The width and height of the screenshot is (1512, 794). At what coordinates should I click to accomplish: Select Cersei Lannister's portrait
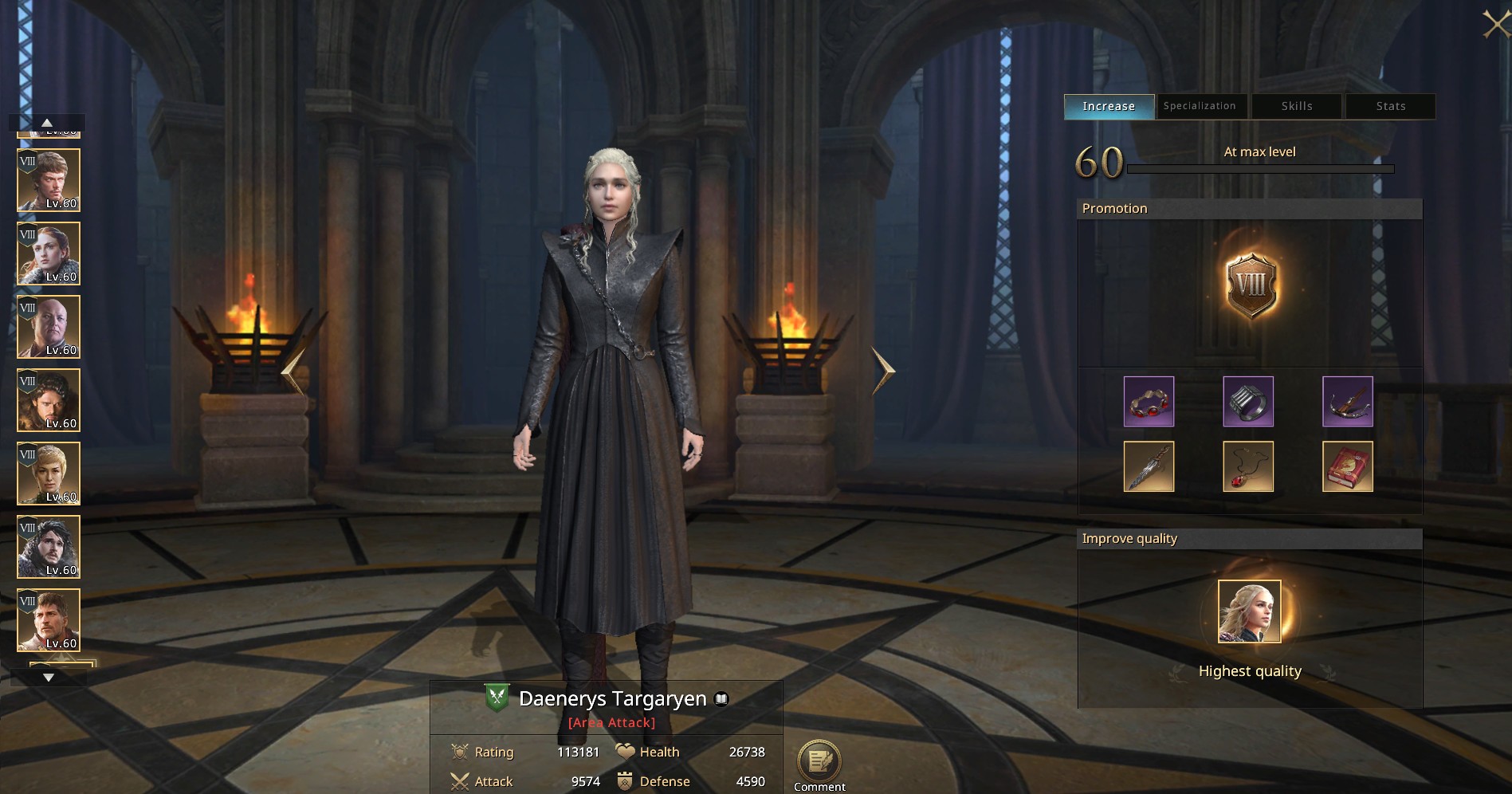pos(48,474)
